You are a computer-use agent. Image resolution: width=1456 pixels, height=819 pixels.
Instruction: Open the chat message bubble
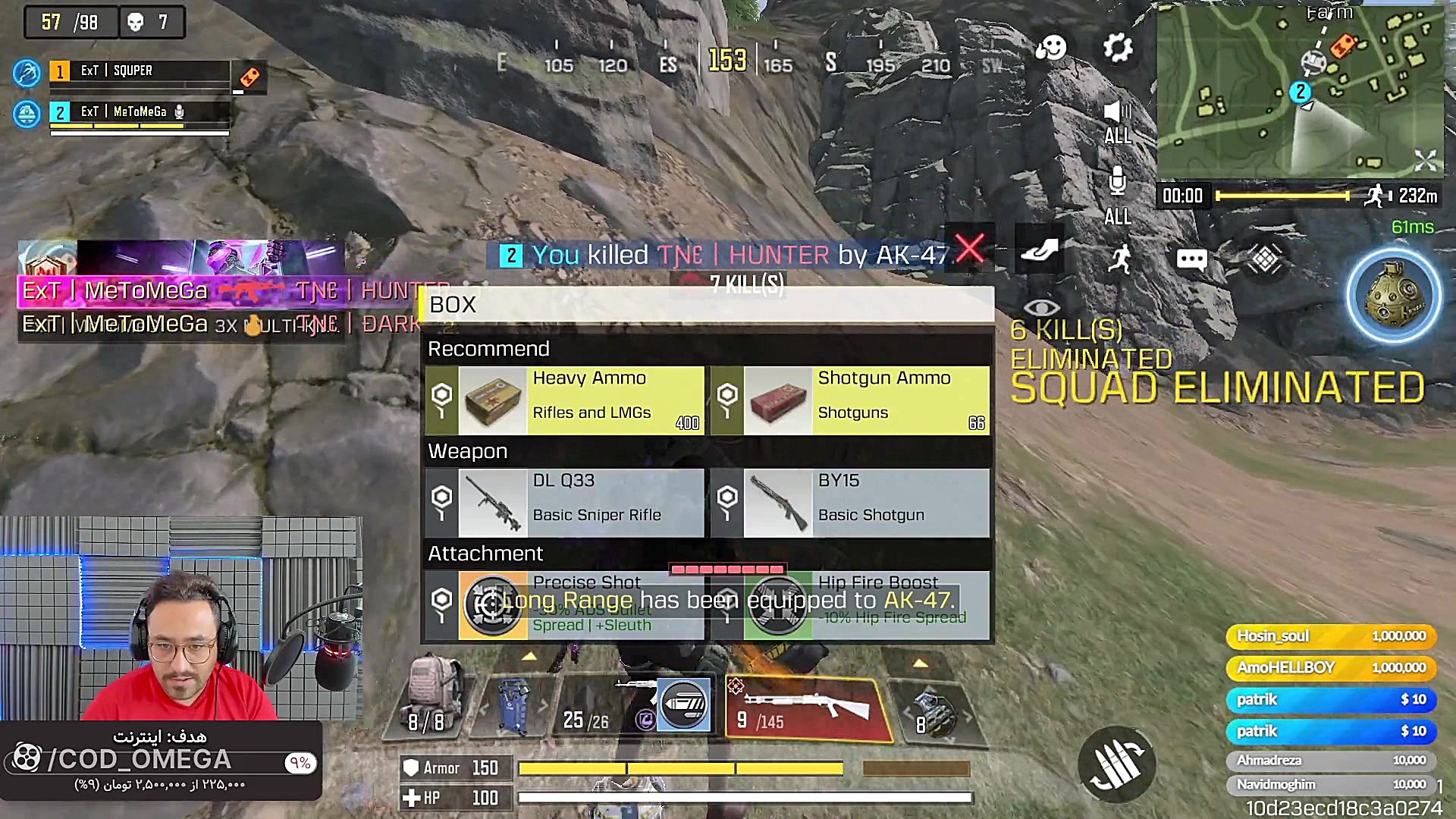coord(1191,259)
